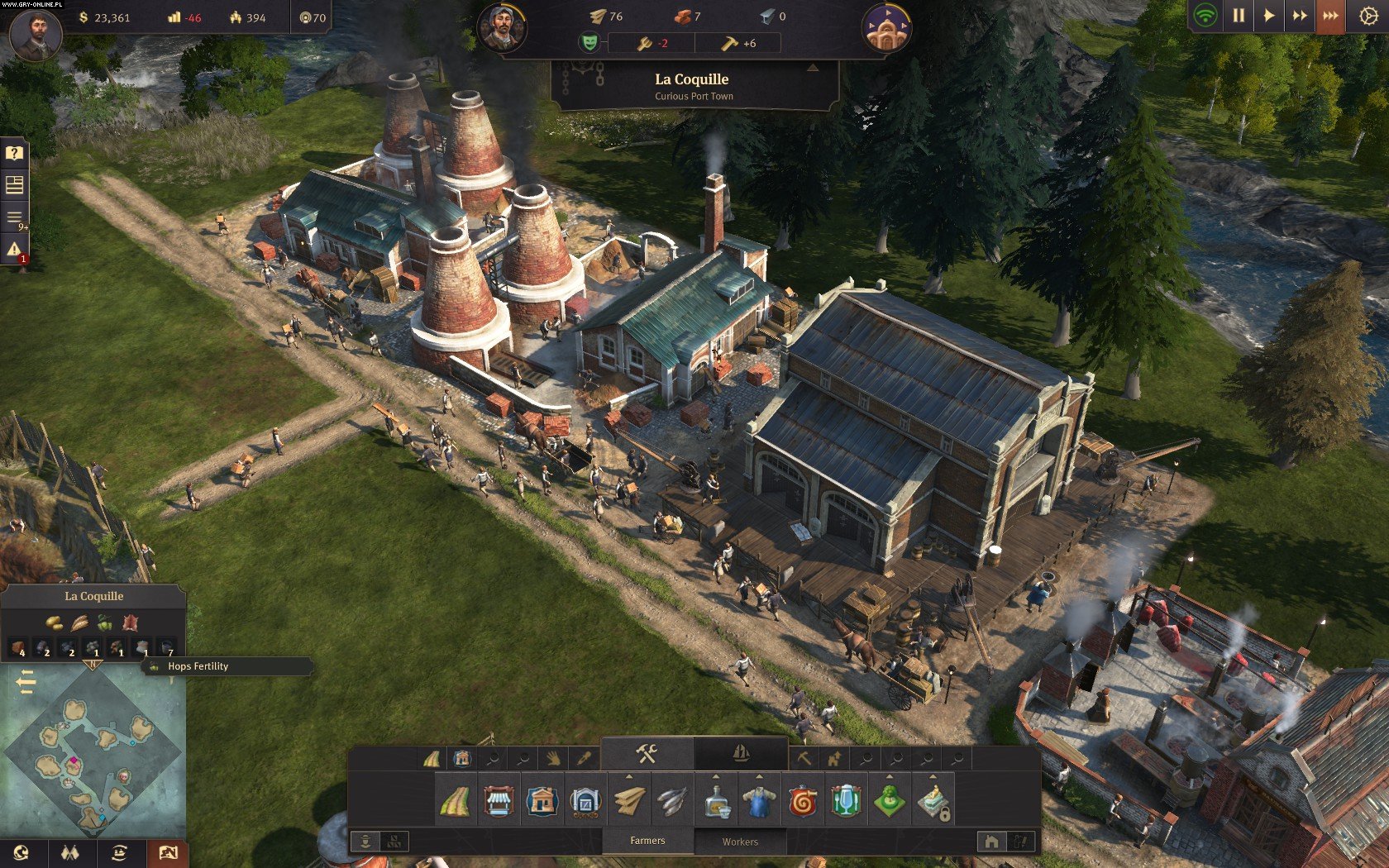The image size is (1389, 868).
Task: Open the gear settings menu
Action: point(1368,17)
